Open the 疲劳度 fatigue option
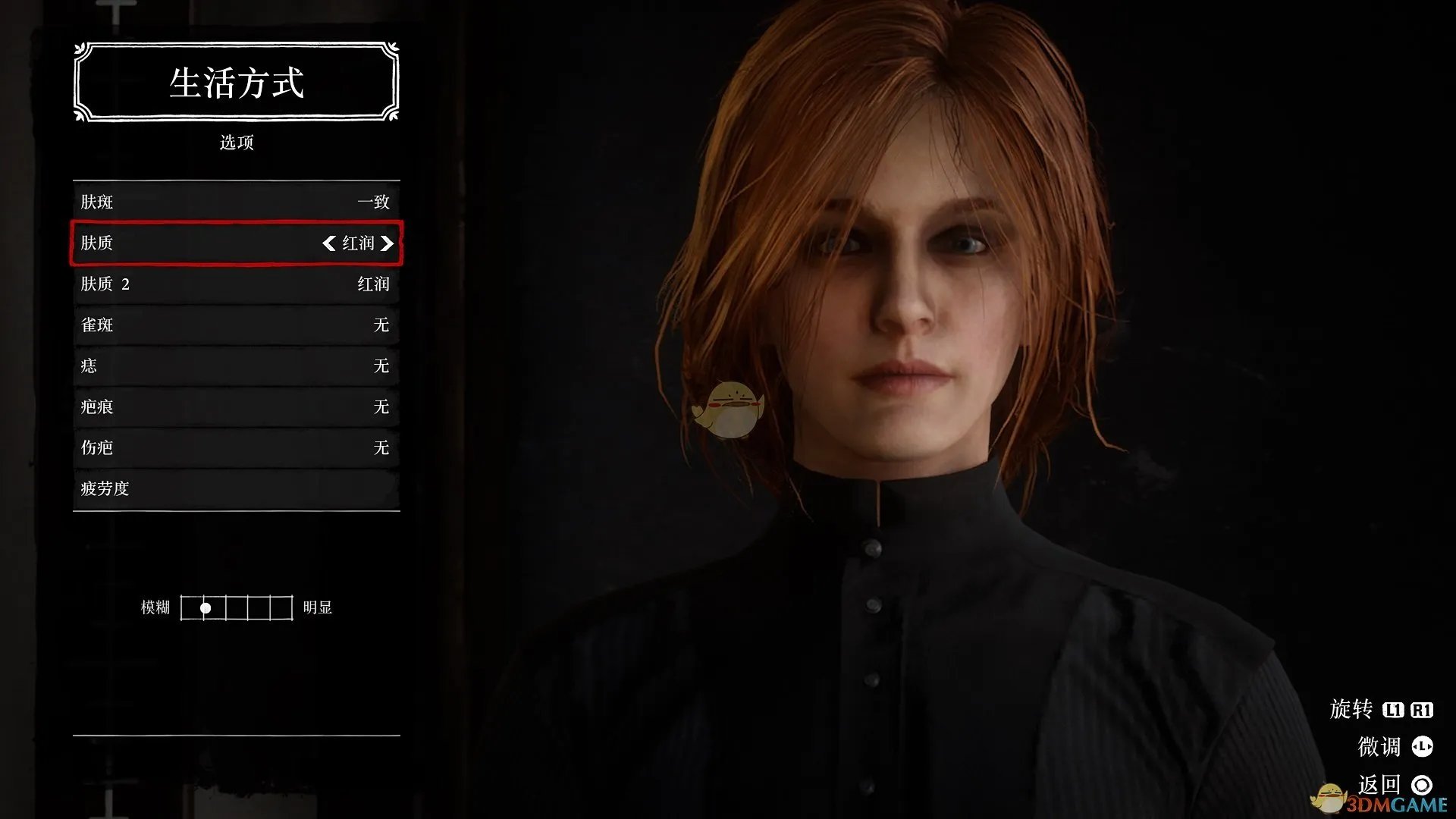 point(236,488)
